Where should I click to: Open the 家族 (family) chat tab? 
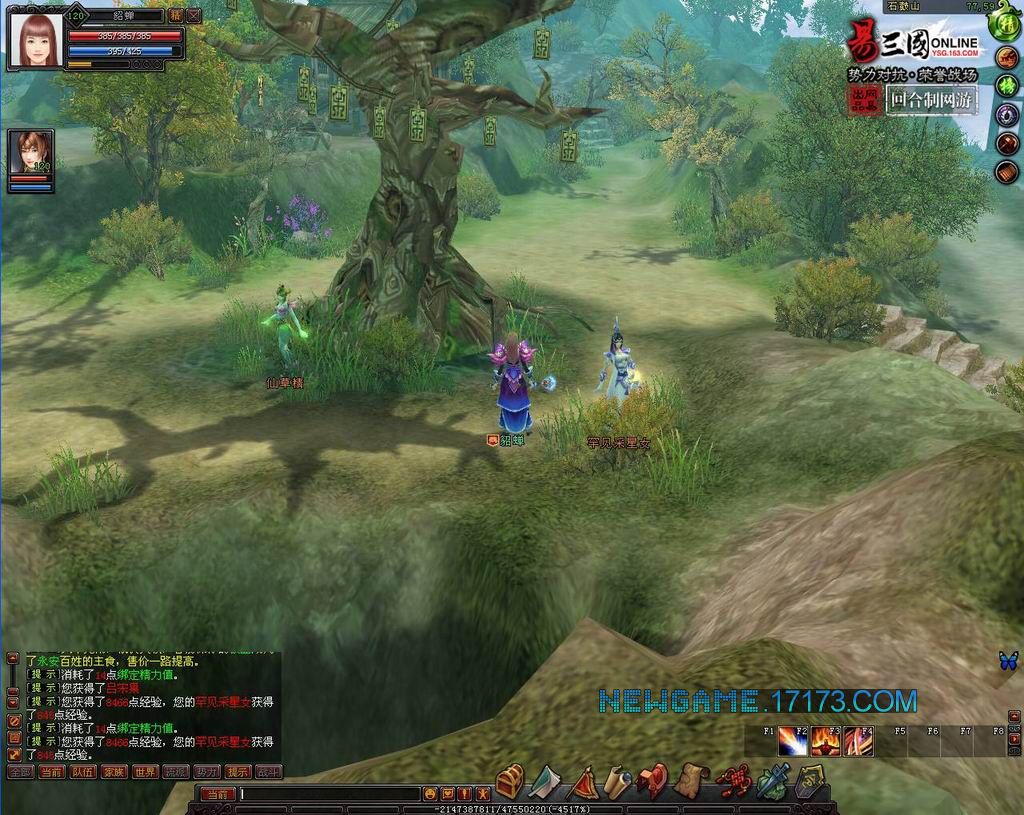pyautogui.click(x=114, y=772)
